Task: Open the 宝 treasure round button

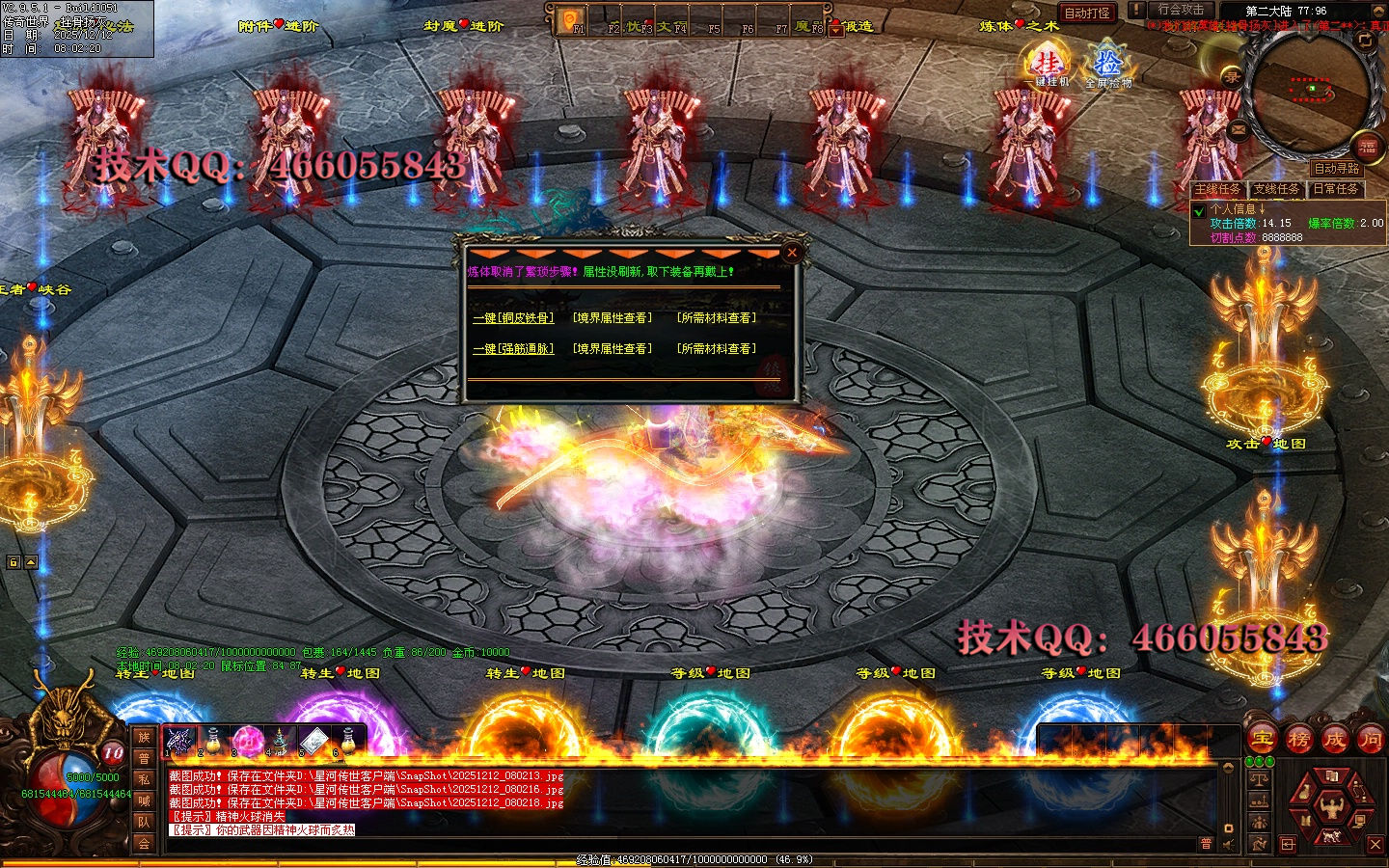Action: tap(1262, 740)
